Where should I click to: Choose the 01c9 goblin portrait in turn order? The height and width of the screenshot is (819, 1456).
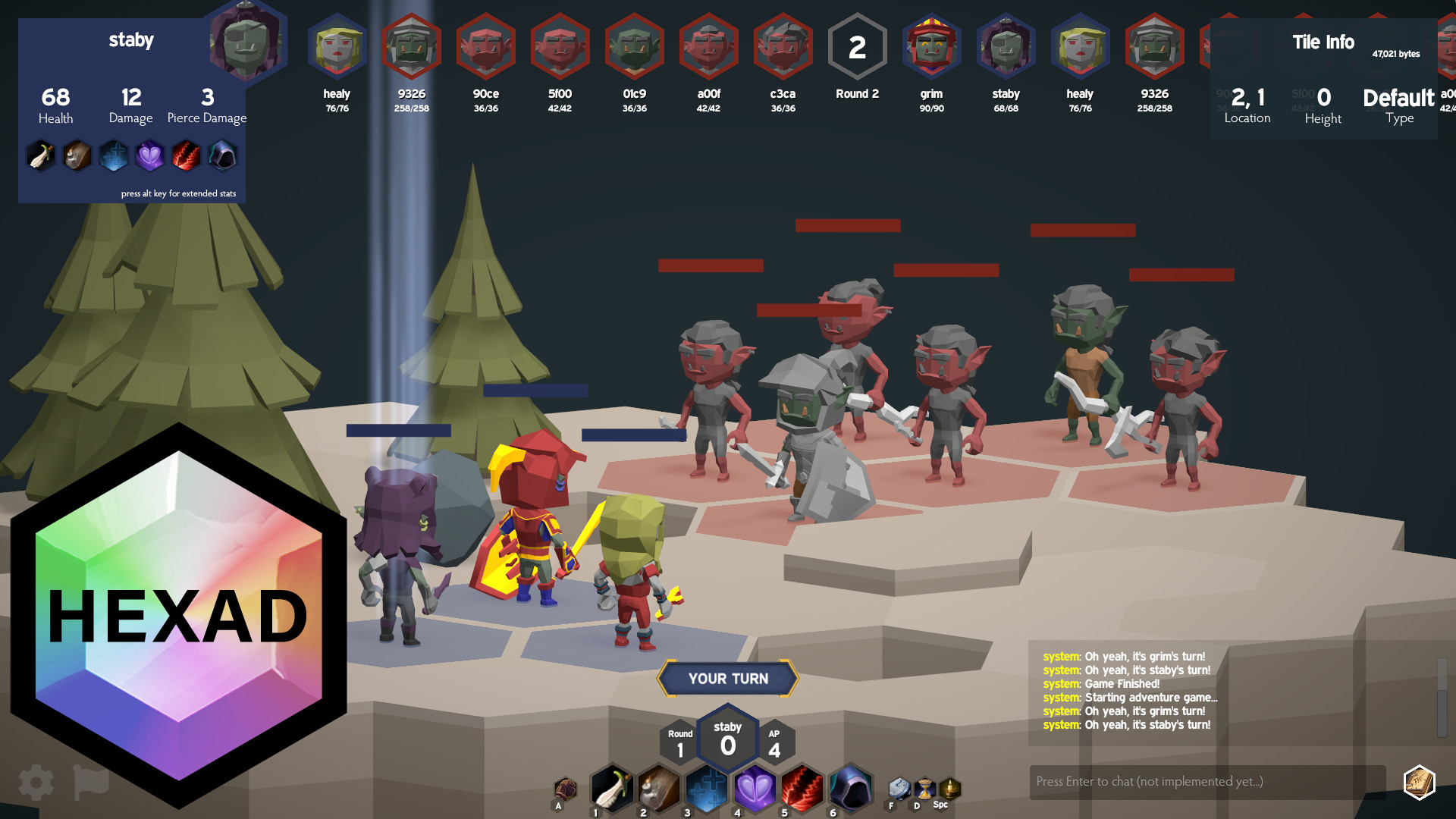(634, 47)
